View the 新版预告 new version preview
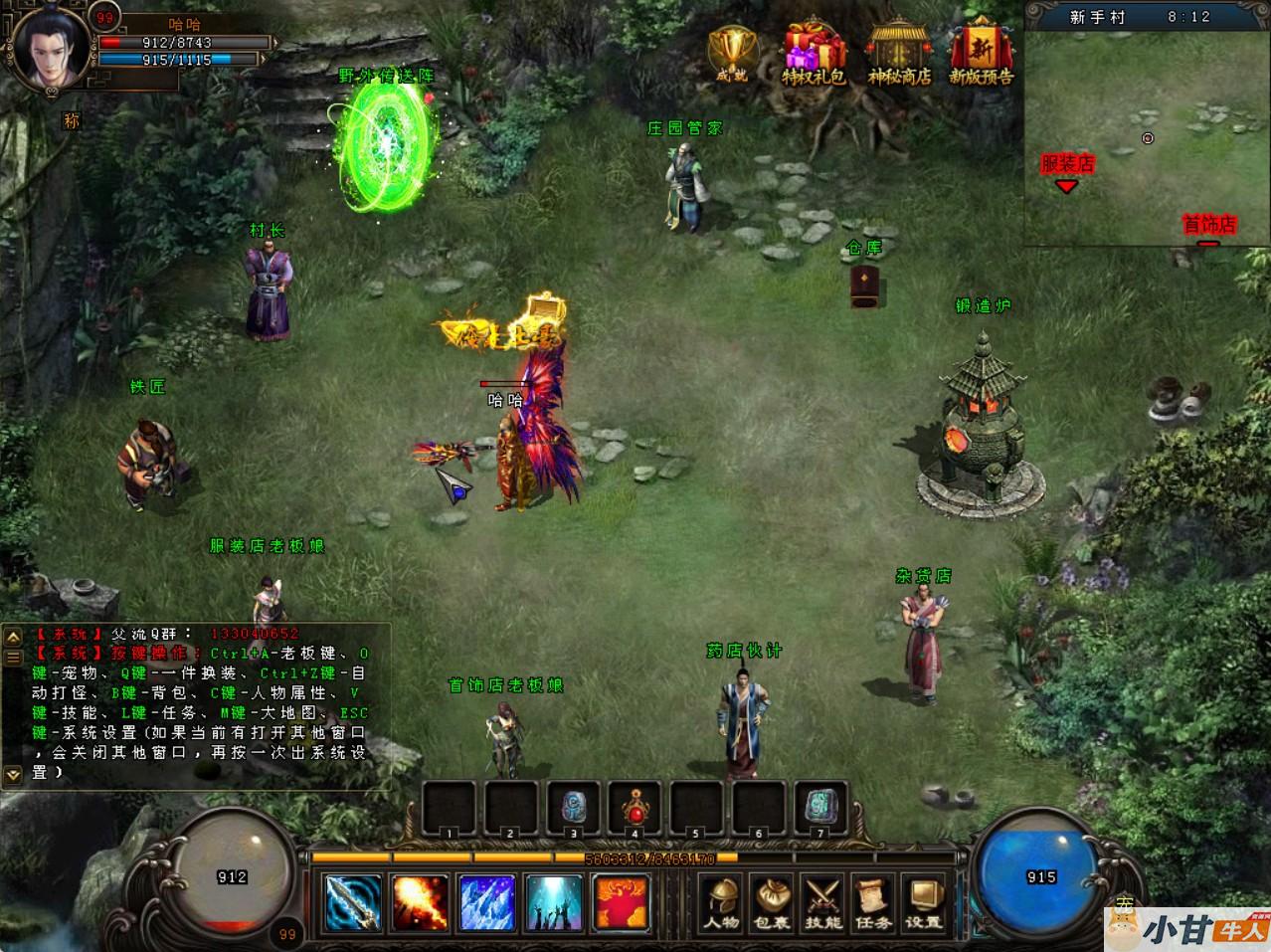1271x952 pixels. point(982,53)
